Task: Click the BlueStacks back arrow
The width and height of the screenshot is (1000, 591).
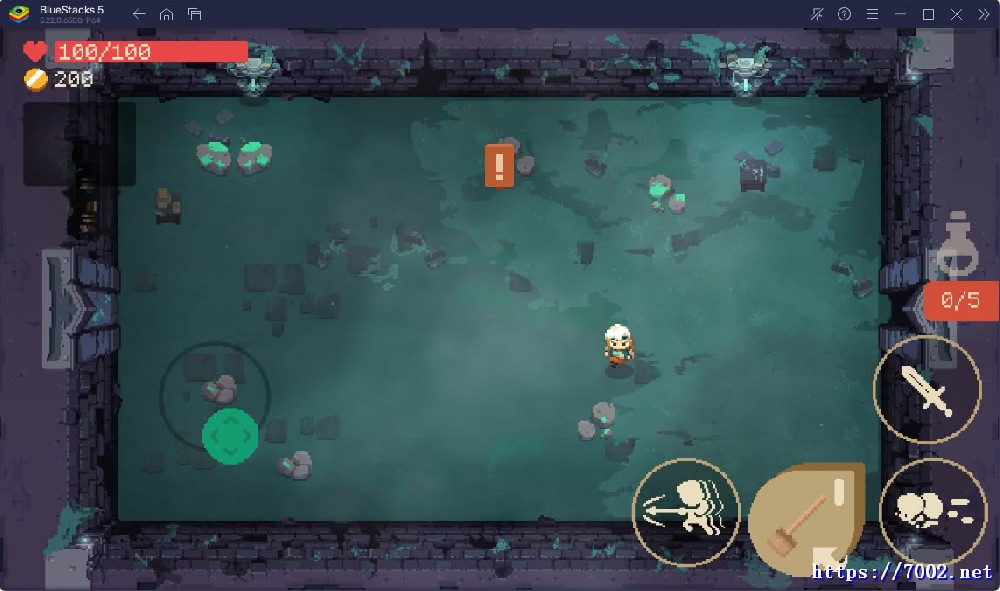Action: click(x=139, y=14)
